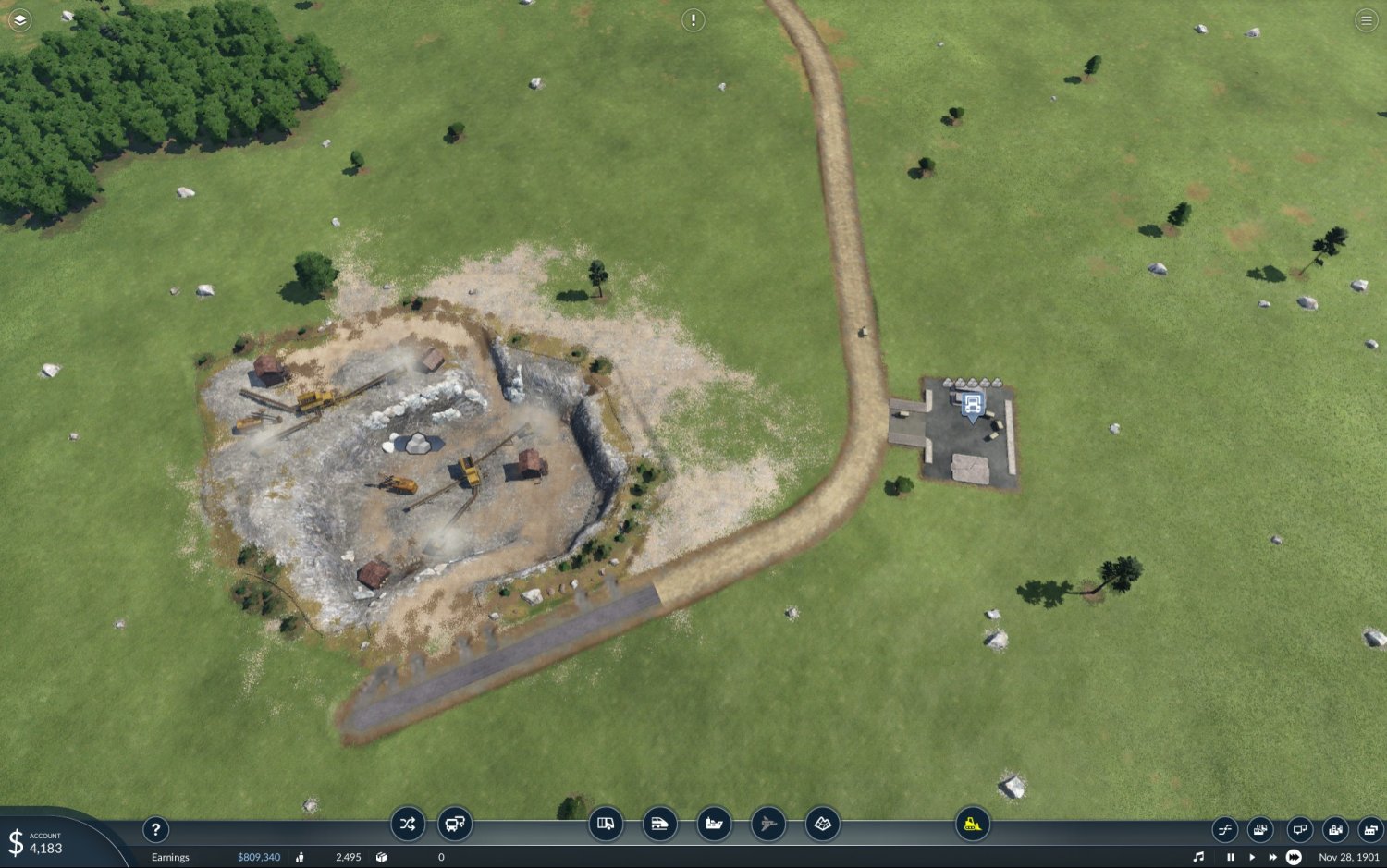Open the line manager with crossing arrows icon
Viewport: 1387px width, 868px height.
point(407,824)
